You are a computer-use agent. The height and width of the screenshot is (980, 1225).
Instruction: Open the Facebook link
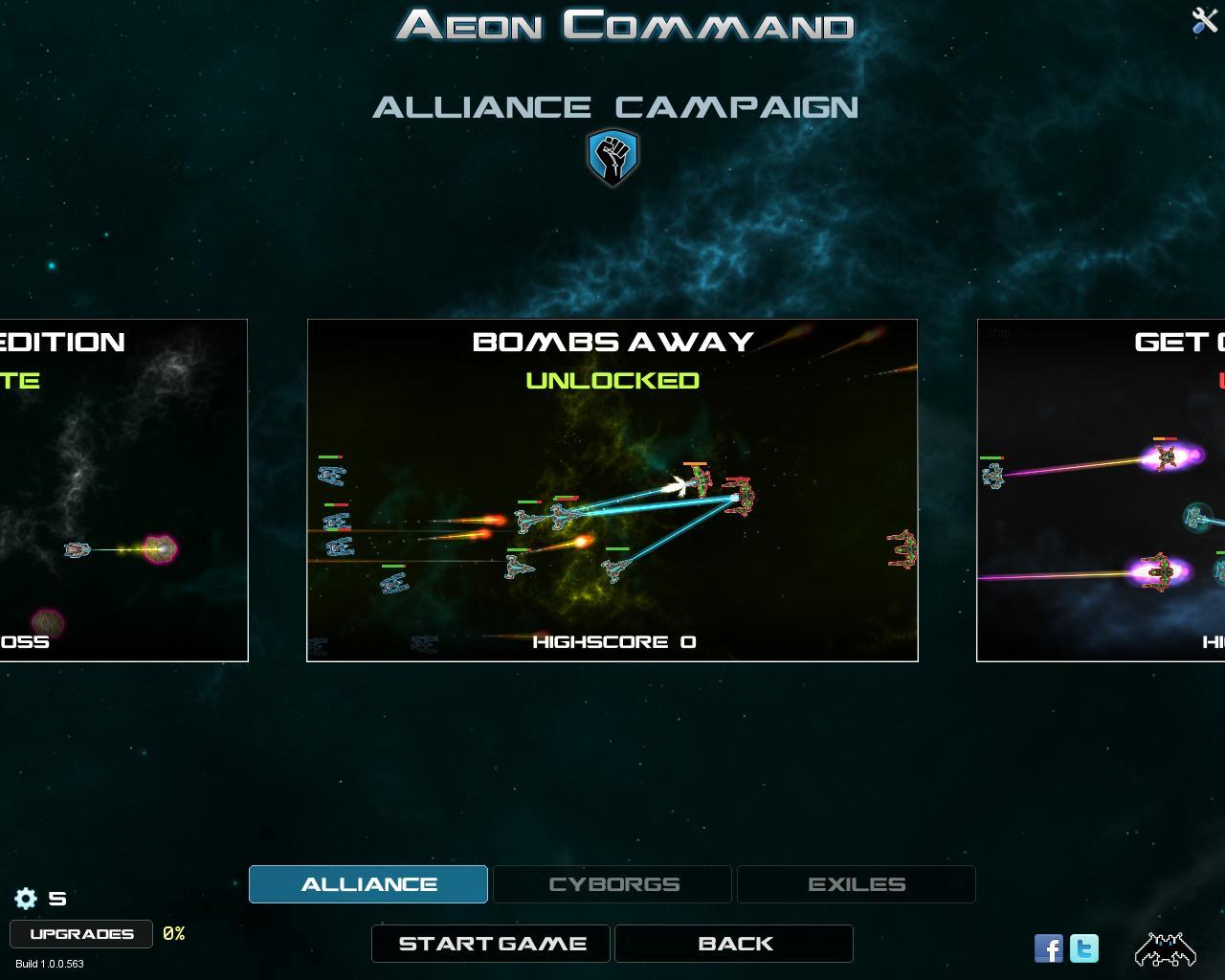(1049, 948)
